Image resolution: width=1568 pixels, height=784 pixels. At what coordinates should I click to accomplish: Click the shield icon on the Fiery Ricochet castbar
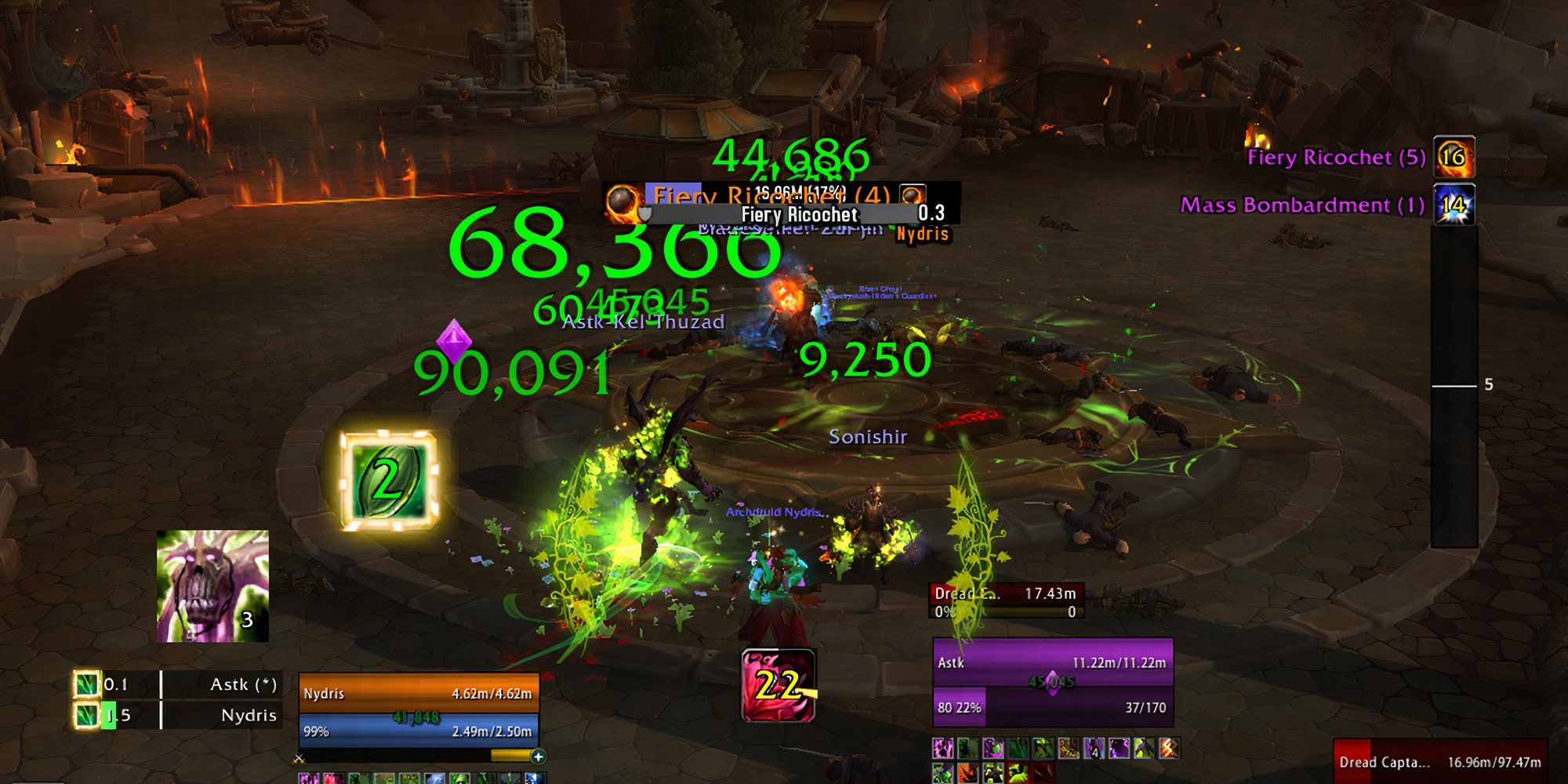point(646,212)
